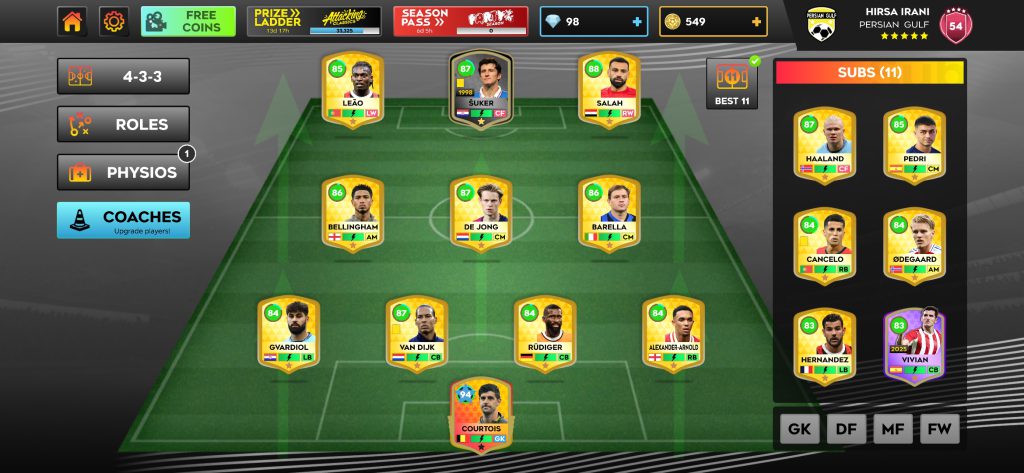Image resolution: width=1024 pixels, height=473 pixels.
Task: Add more diamonds with plus button
Action: tap(637, 22)
